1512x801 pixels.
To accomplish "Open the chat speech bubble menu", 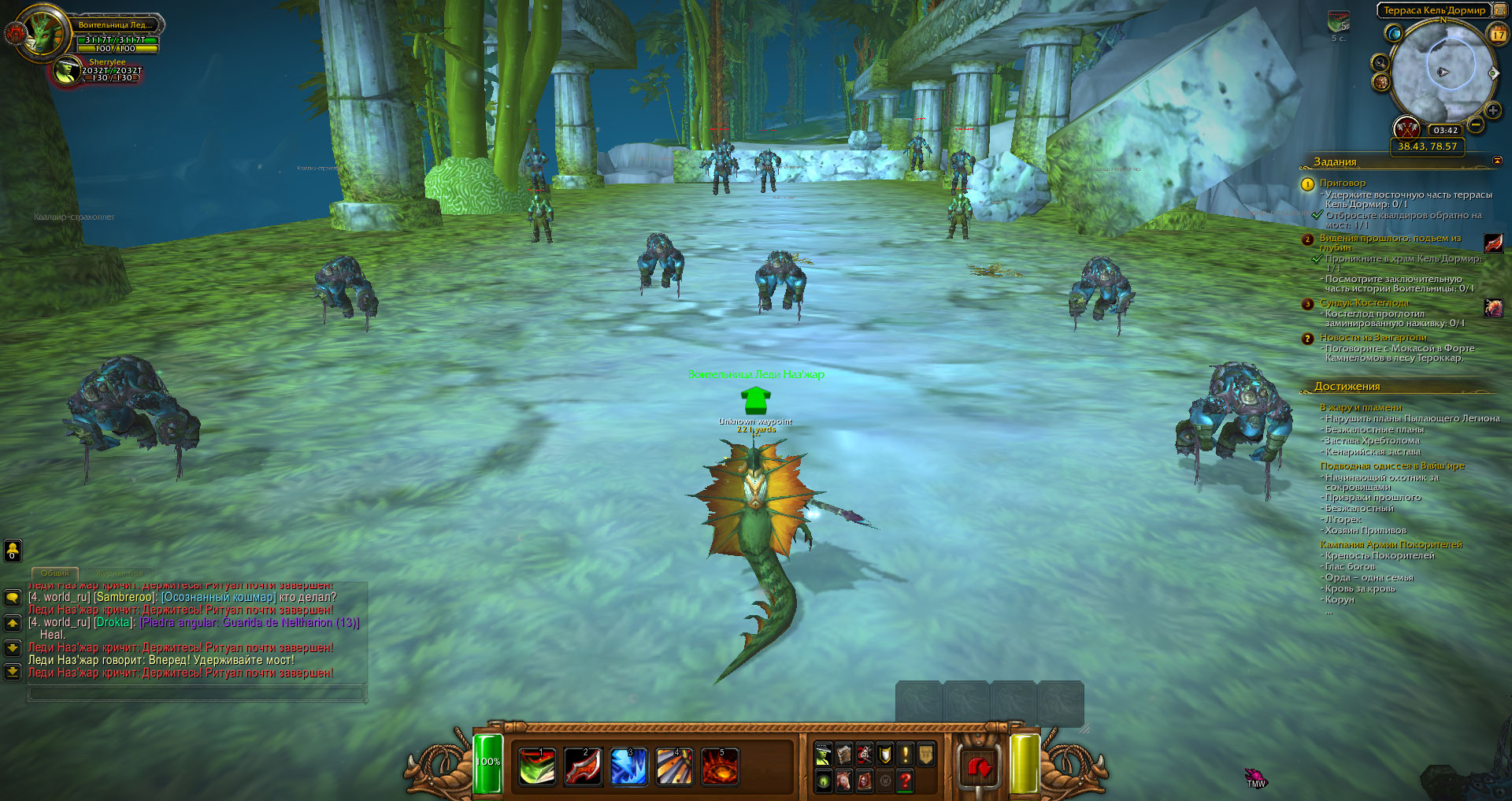I will click(x=13, y=598).
